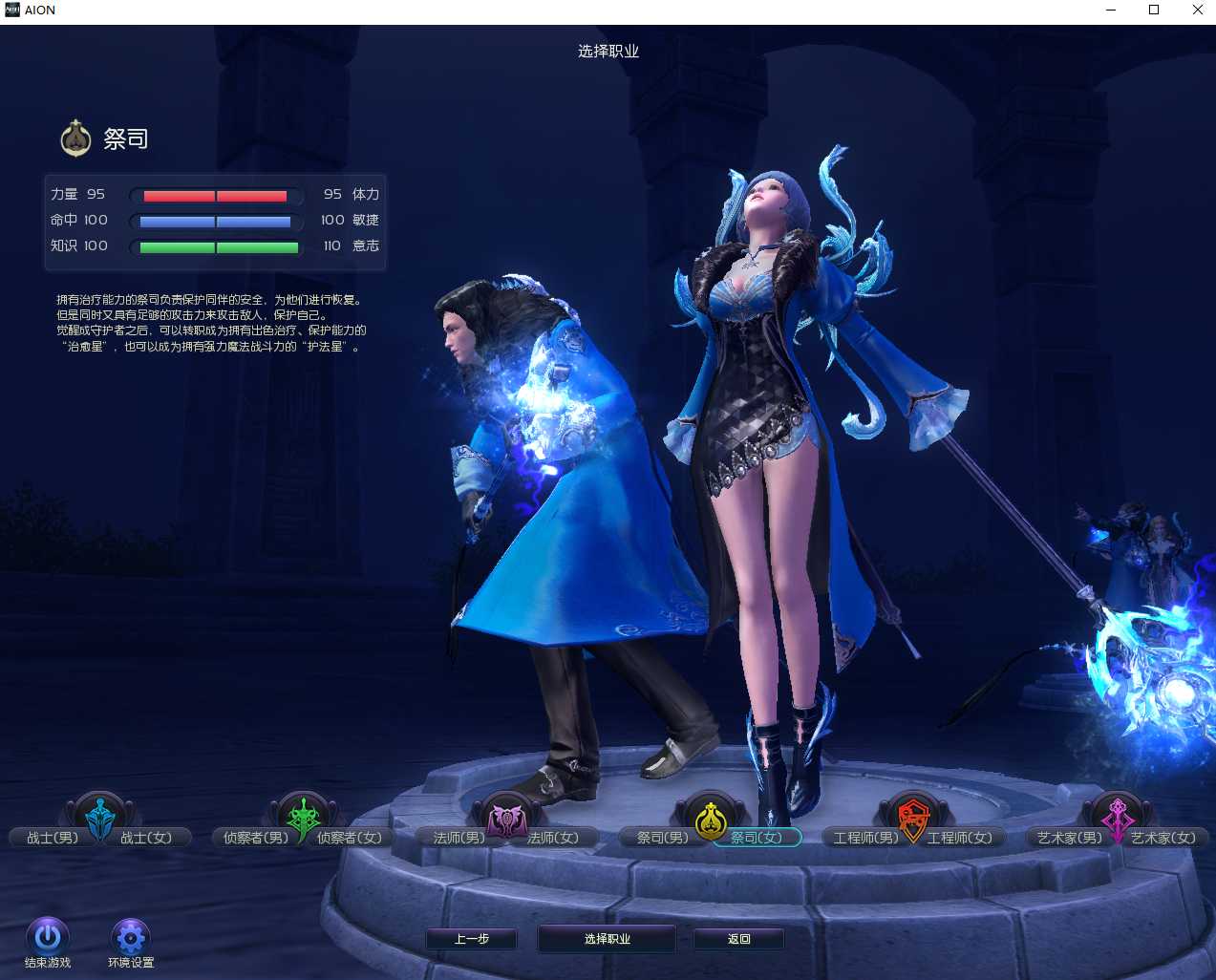Close the AION window
The width and height of the screenshot is (1216, 980).
tap(1197, 11)
